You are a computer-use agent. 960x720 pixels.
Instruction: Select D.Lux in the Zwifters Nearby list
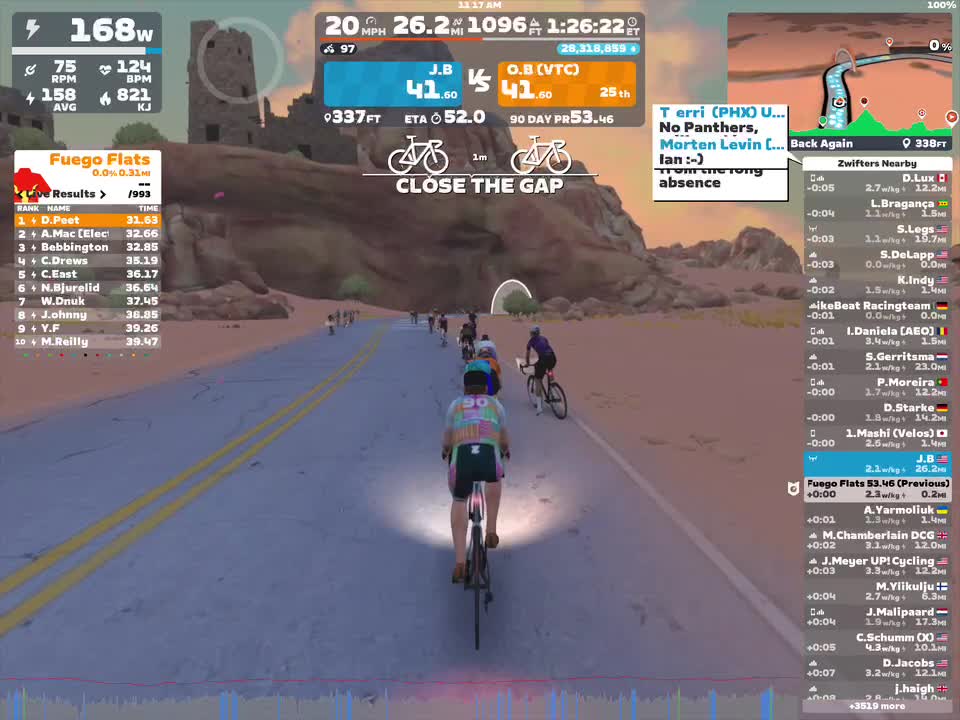click(x=878, y=183)
